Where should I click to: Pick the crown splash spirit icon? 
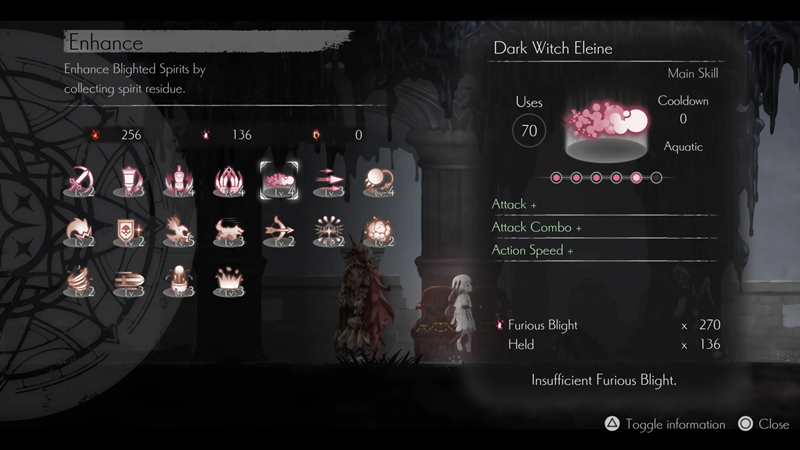[x=229, y=282]
